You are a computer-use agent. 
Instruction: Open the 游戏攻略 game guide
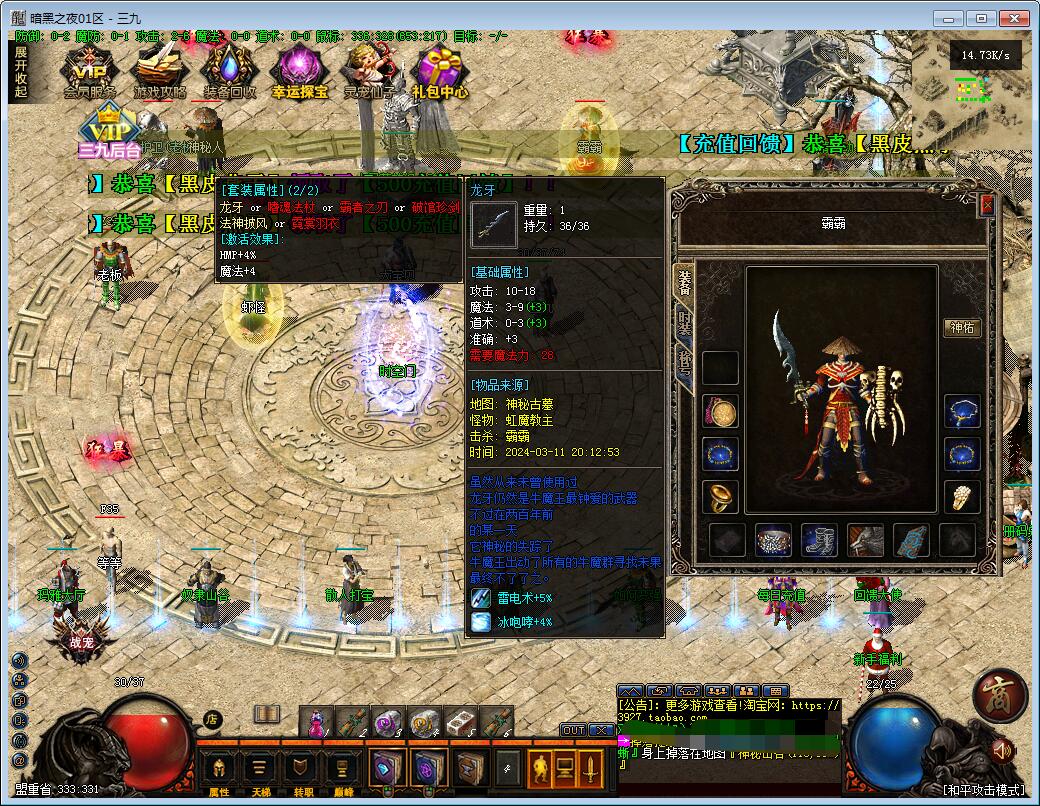click(x=159, y=72)
